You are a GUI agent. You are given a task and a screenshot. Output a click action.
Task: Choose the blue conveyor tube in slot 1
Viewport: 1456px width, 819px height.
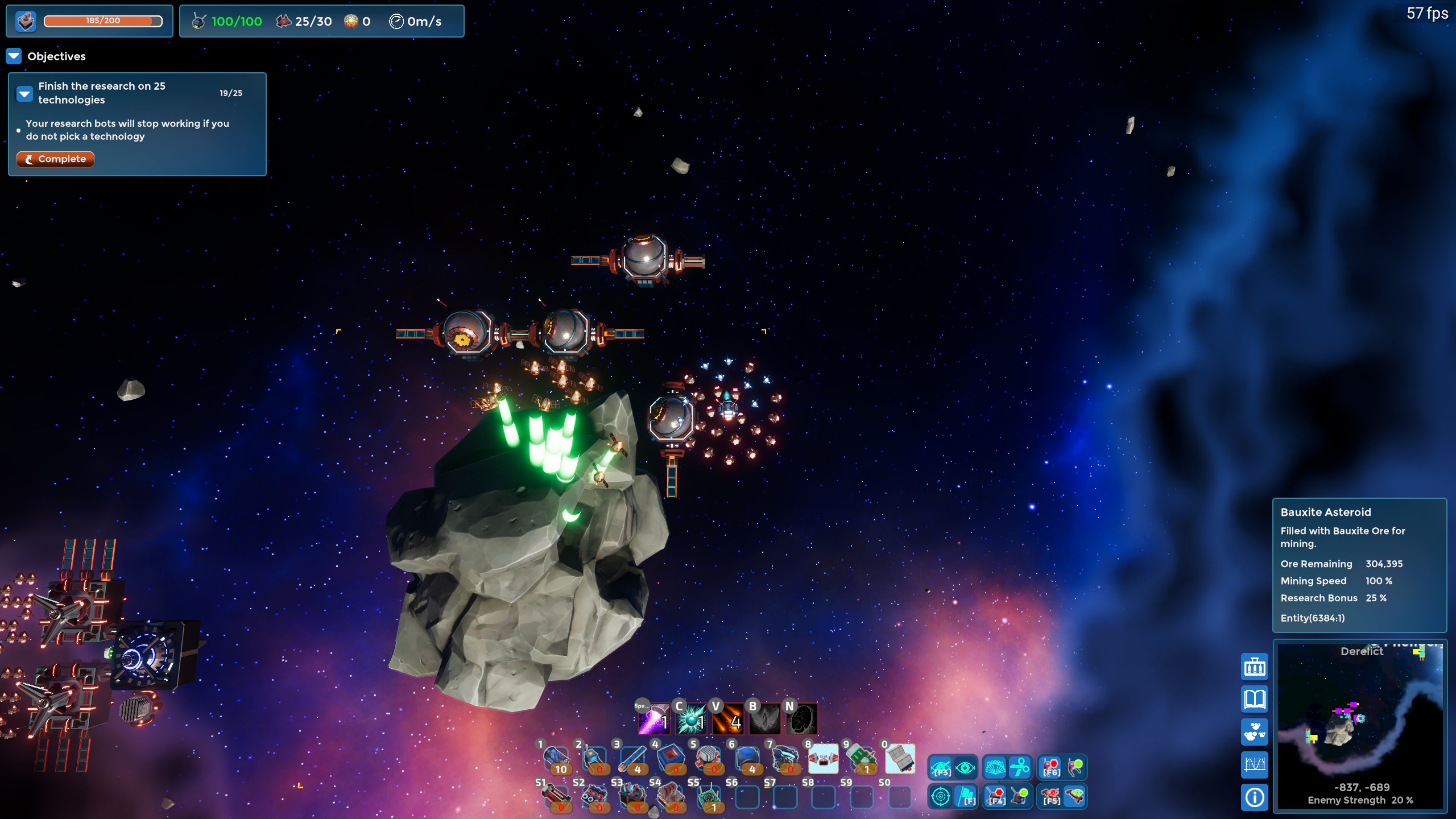(x=556, y=759)
